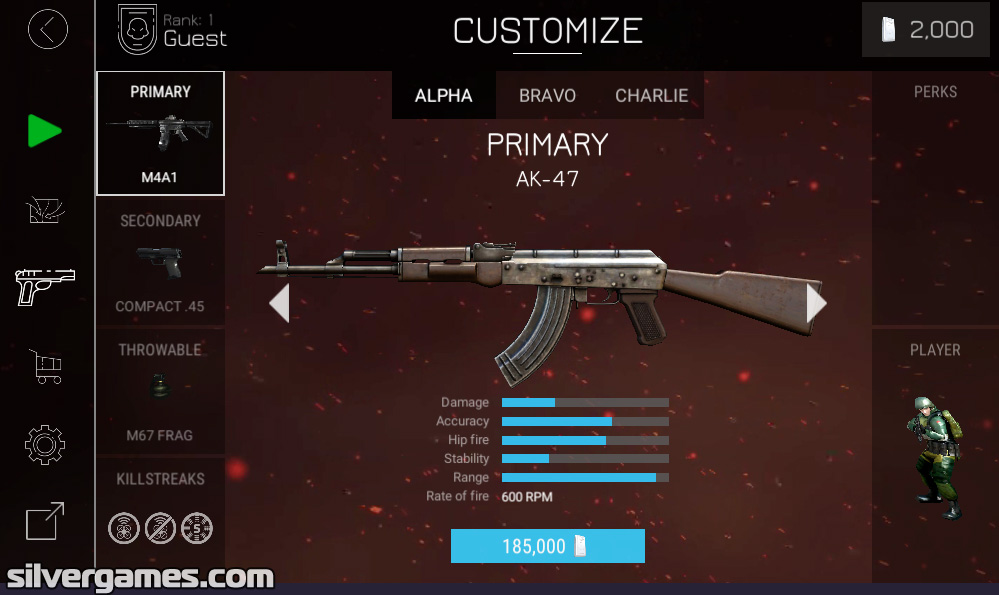Viewport: 999px width, 595px height.
Task: Start a match with the green play icon
Action: (44, 131)
